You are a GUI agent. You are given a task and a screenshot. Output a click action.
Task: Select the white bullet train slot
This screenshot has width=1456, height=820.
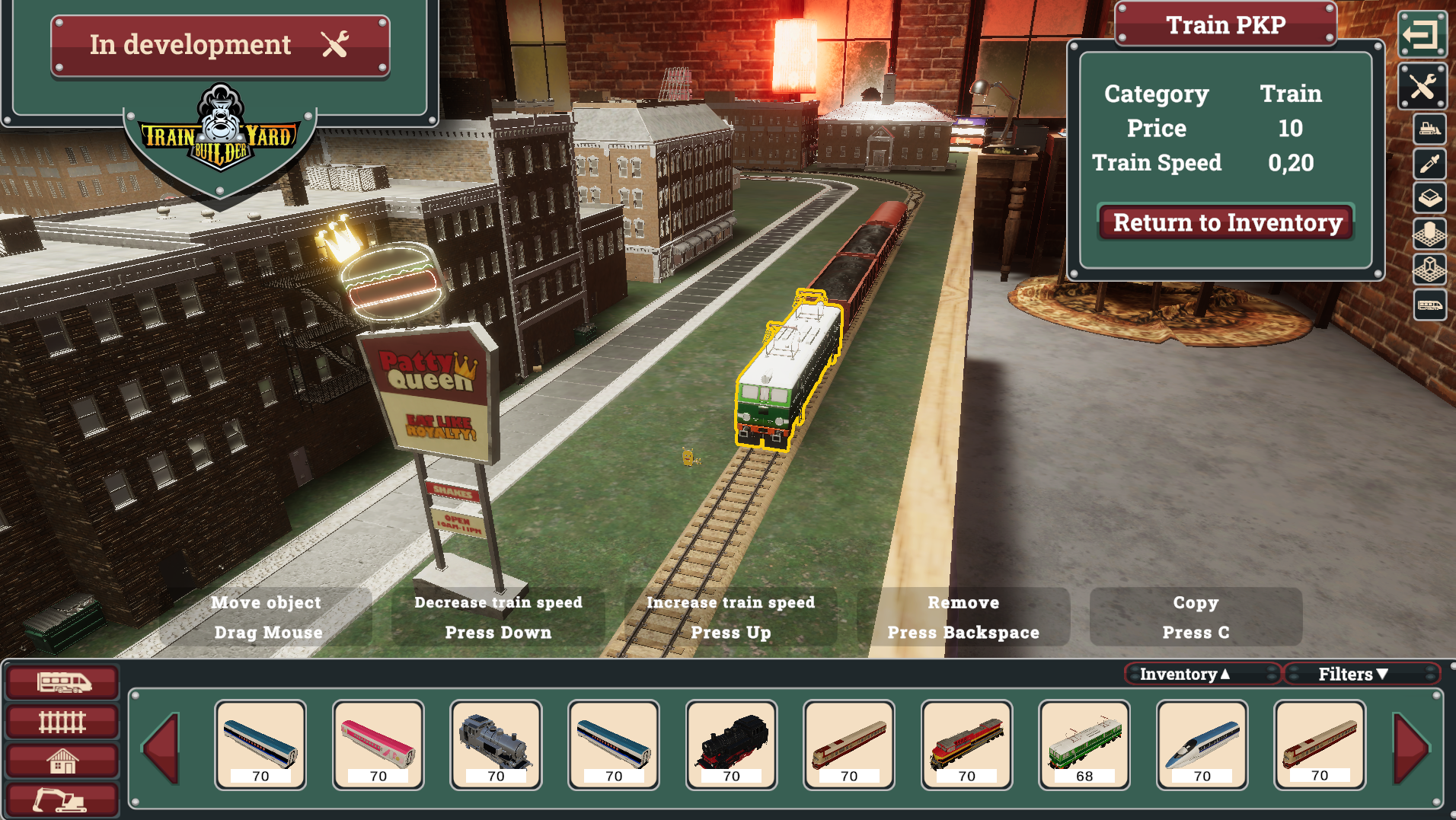[1202, 745]
